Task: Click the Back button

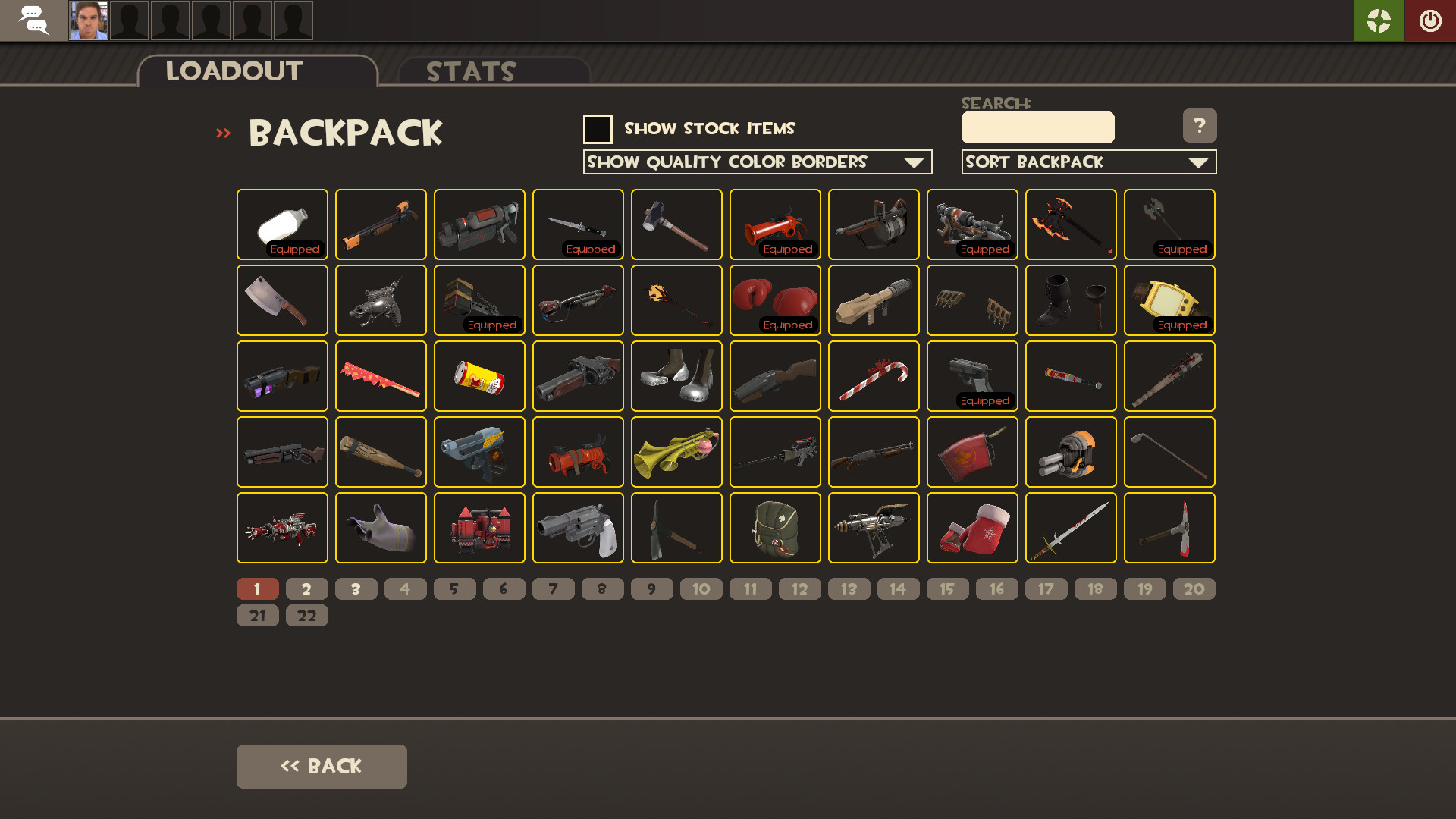Action: pos(322,766)
